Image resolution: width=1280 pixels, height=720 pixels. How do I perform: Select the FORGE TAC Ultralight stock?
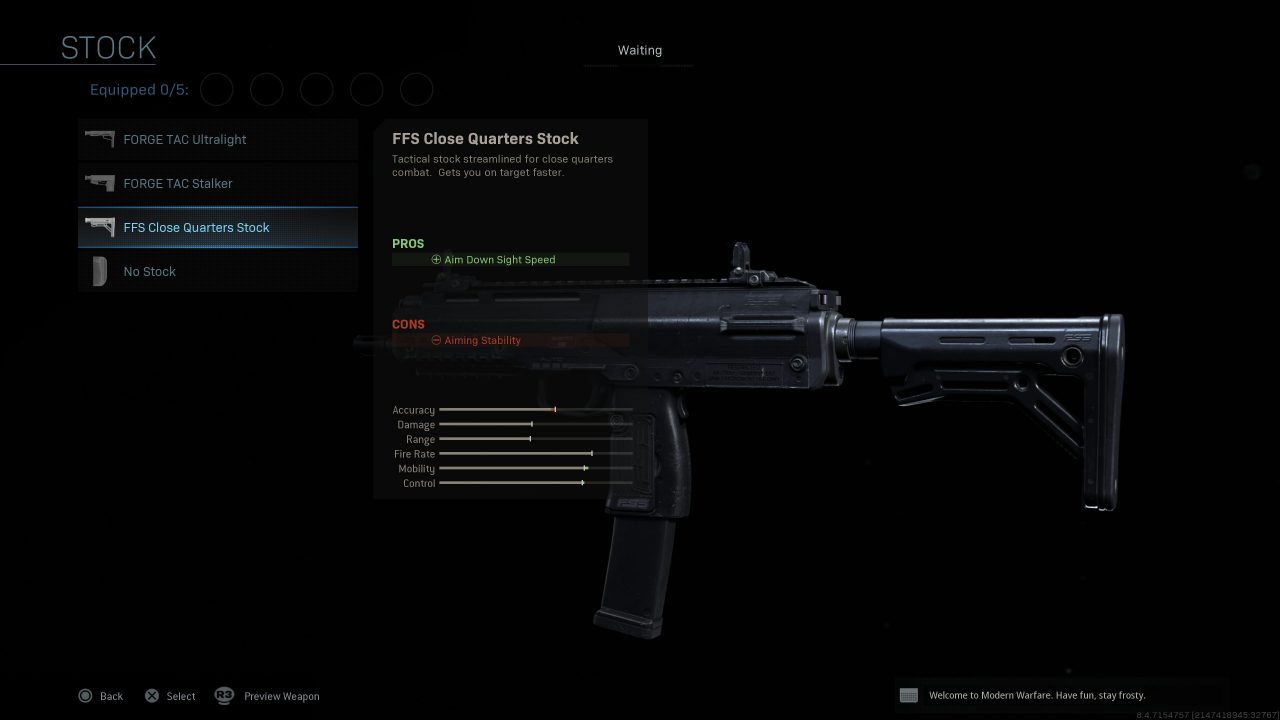point(217,140)
